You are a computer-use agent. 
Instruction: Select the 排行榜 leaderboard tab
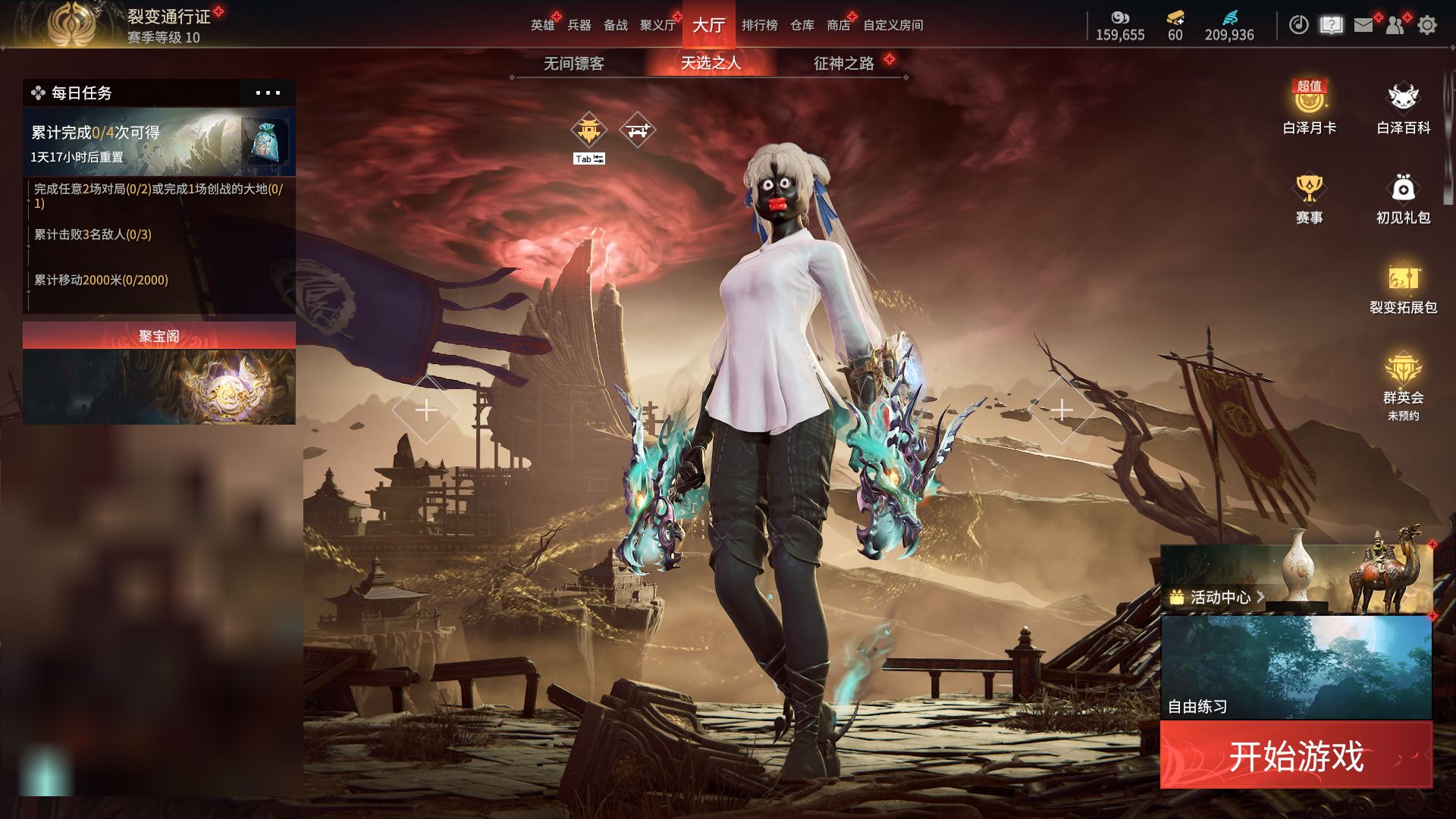click(759, 25)
